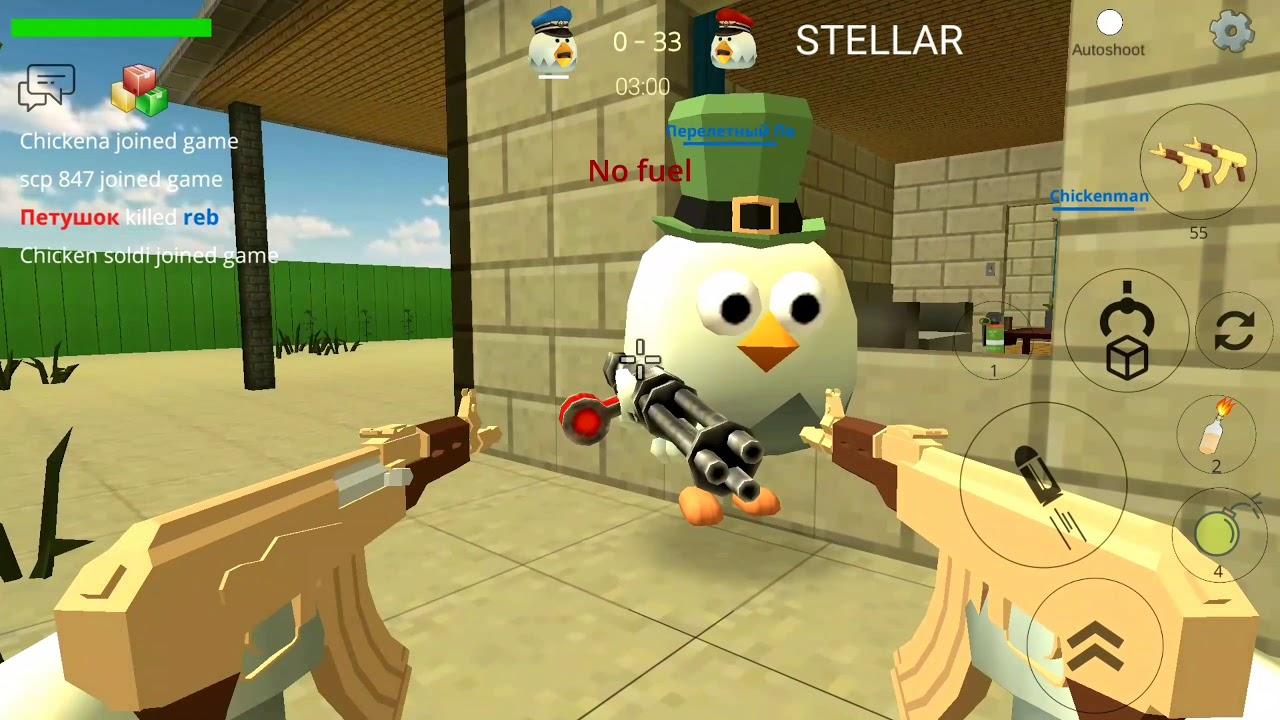Click the Chickenman player name label
The image size is (1280, 720).
click(x=1098, y=197)
